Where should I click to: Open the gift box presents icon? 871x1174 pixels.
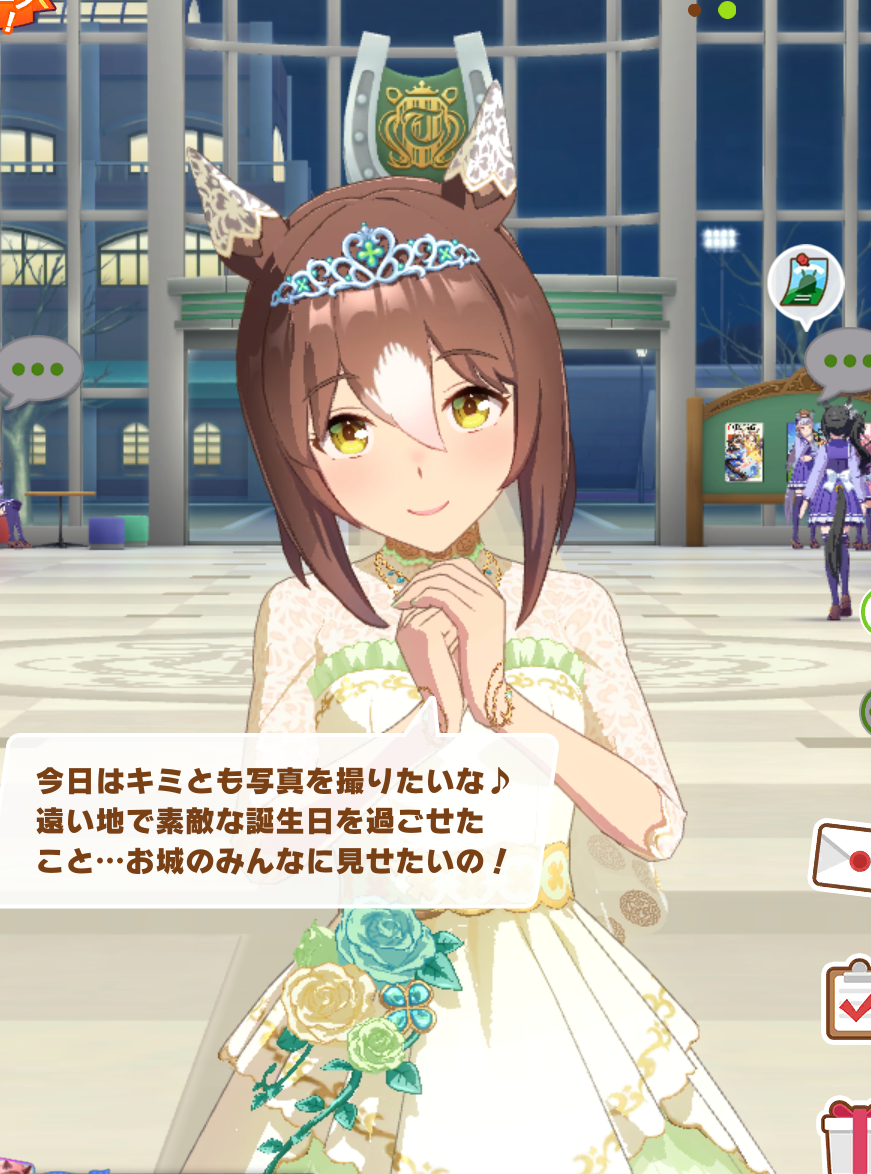(850, 1140)
